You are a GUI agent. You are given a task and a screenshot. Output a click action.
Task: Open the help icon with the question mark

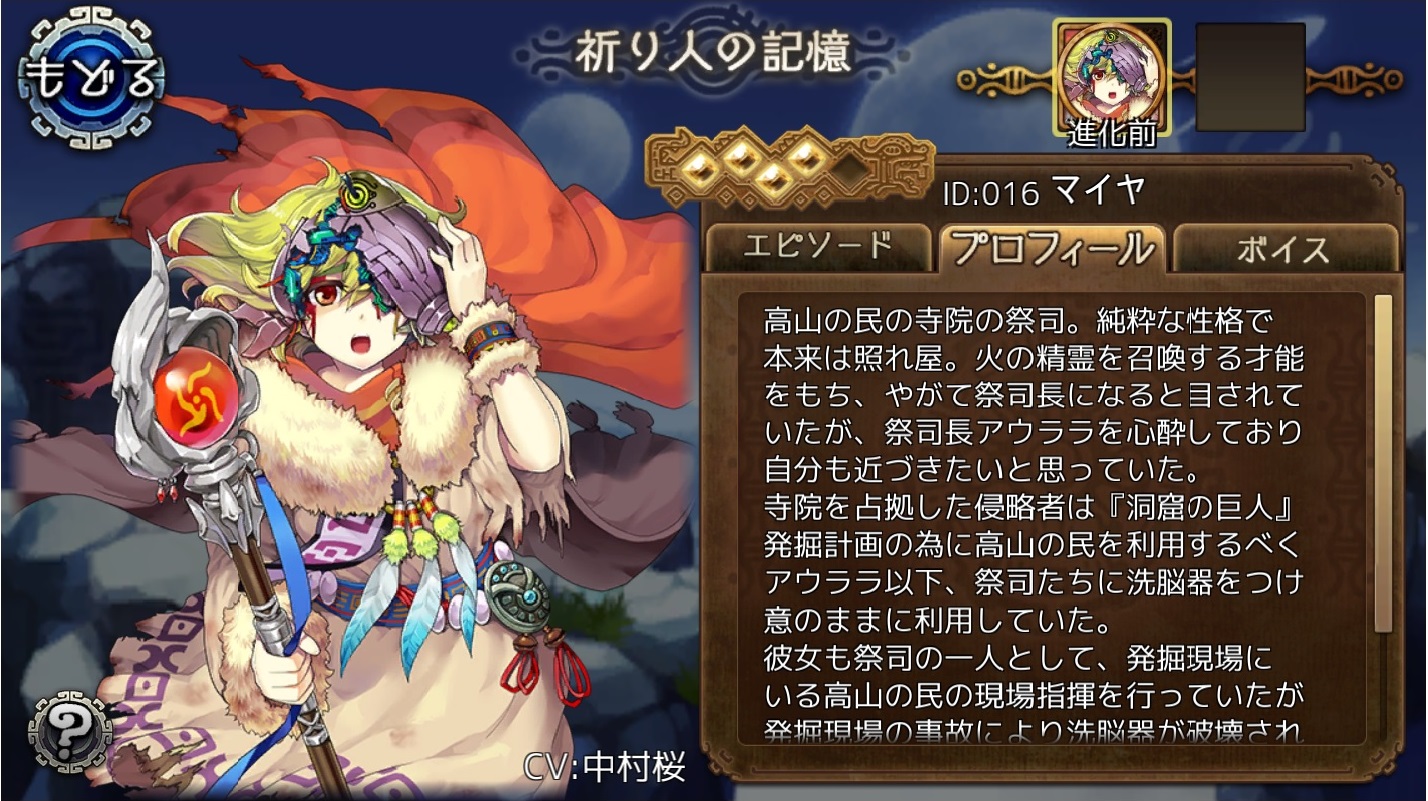(70, 731)
